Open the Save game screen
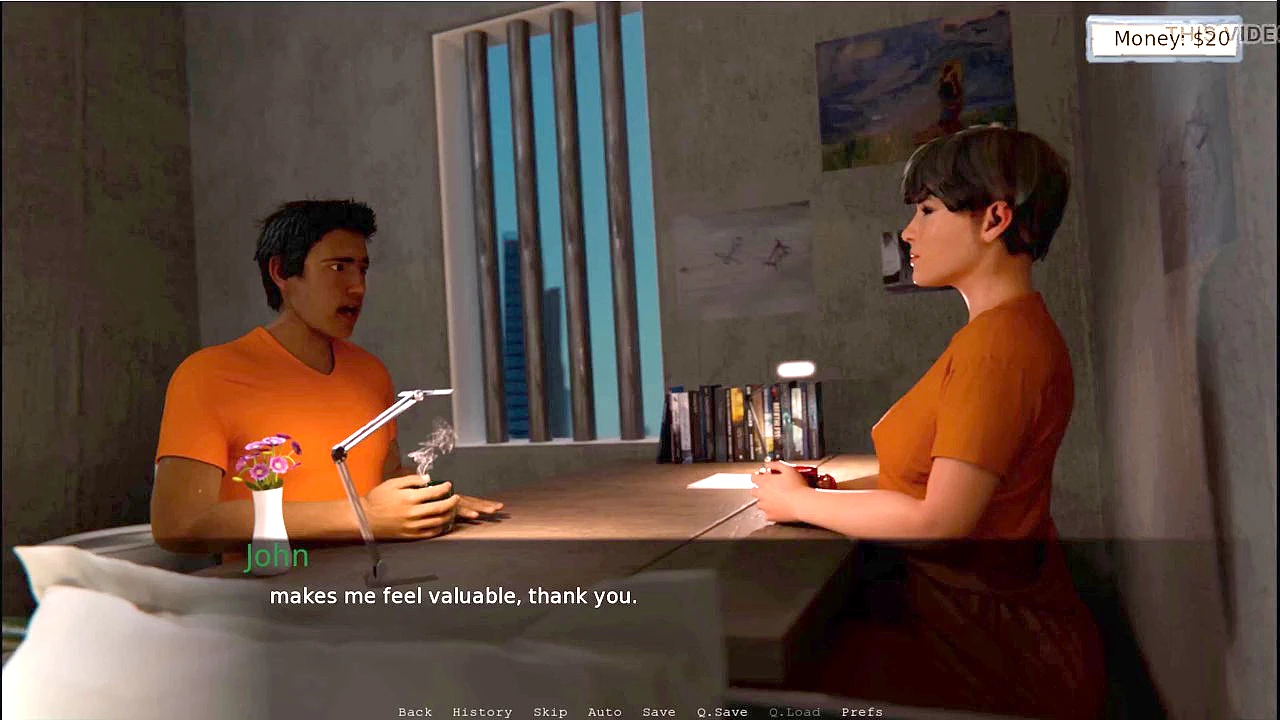 [659, 712]
